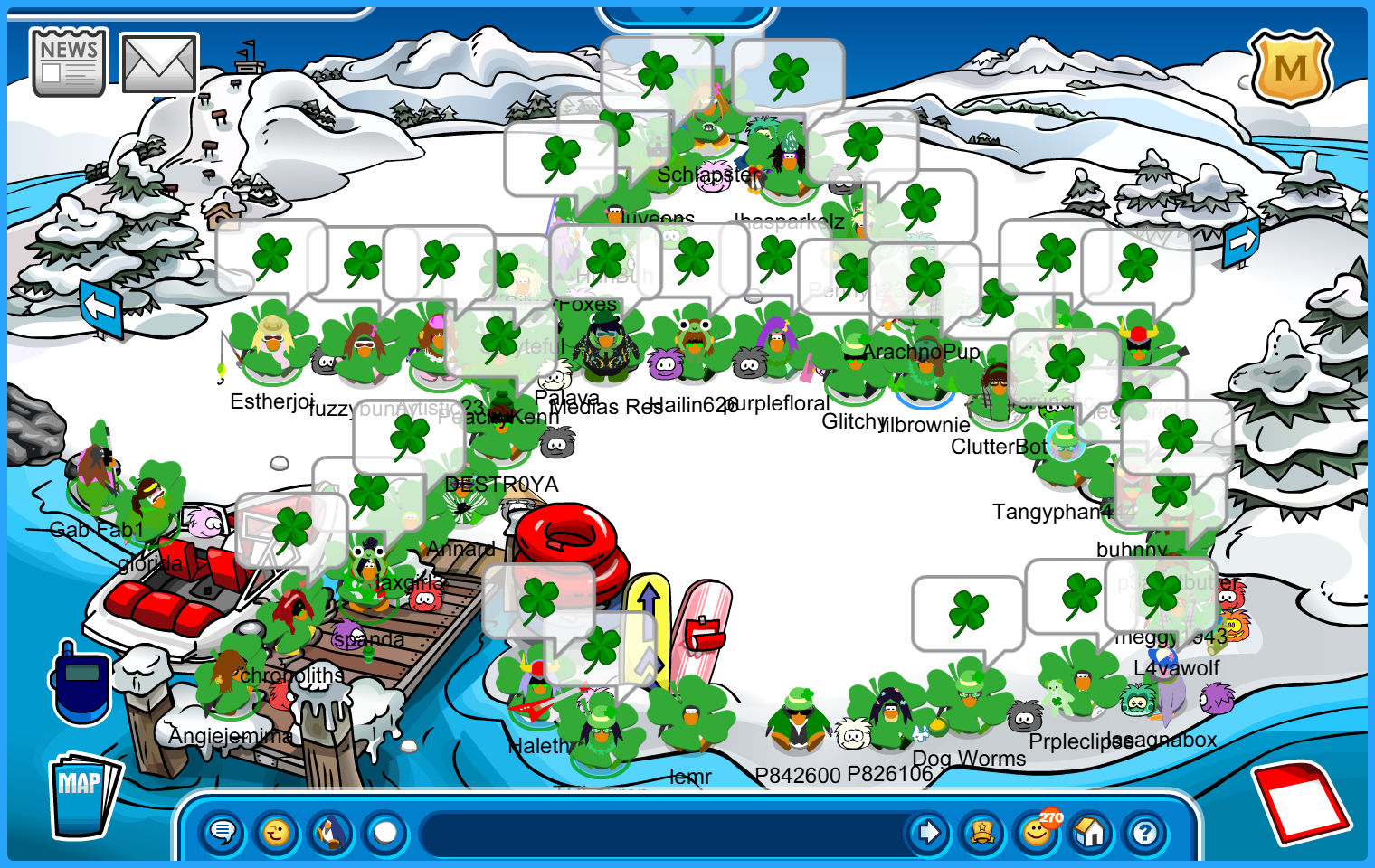Go to your igloo with house icon
The width and height of the screenshot is (1375, 868).
click(x=1091, y=832)
